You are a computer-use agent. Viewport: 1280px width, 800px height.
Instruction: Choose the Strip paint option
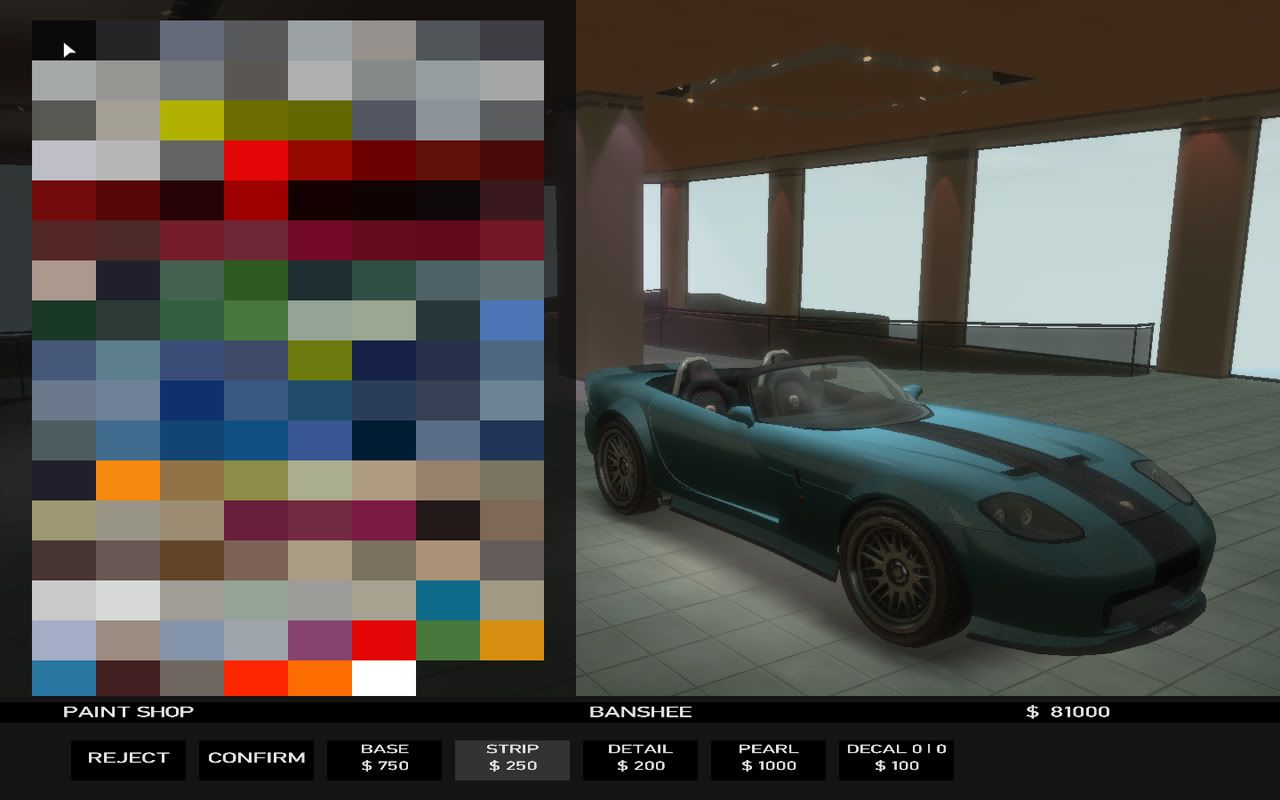tap(512, 759)
